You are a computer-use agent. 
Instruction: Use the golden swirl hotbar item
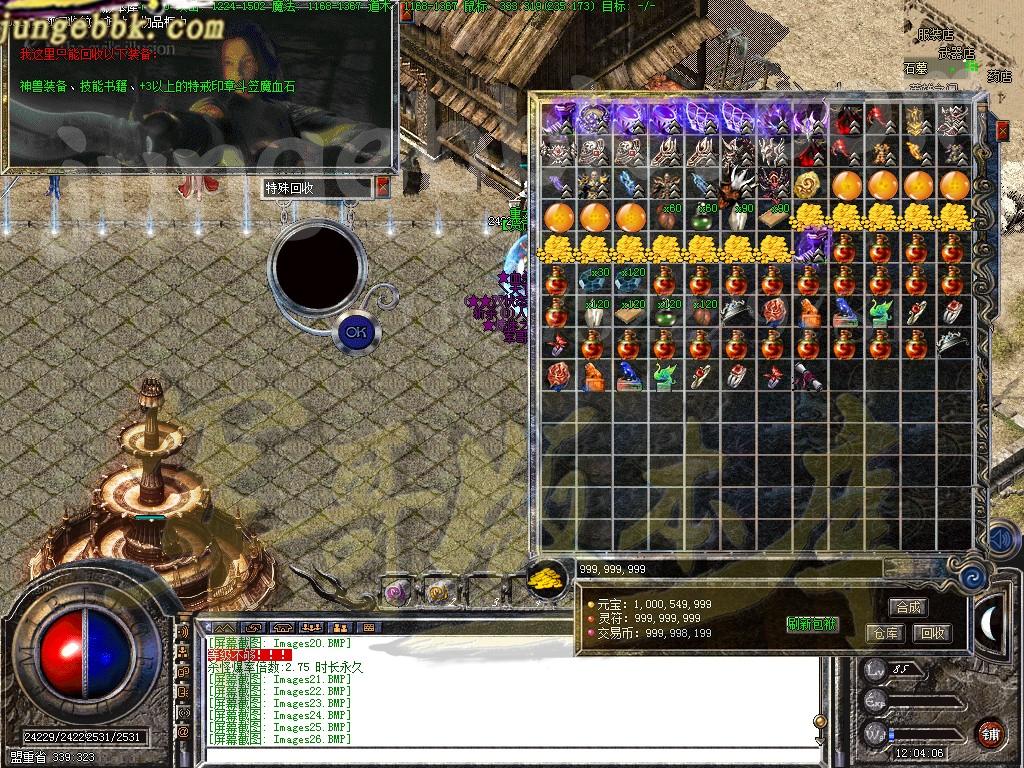[x=436, y=592]
